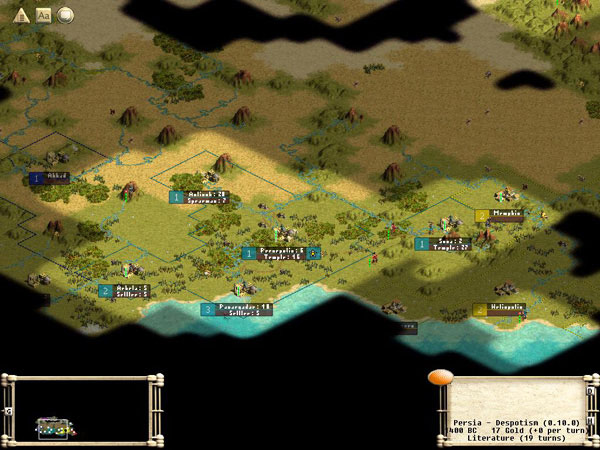Image resolution: width=600 pixels, height=450 pixels.
Task: Open the main menu pyramid icon
Action: [x=21, y=15]
